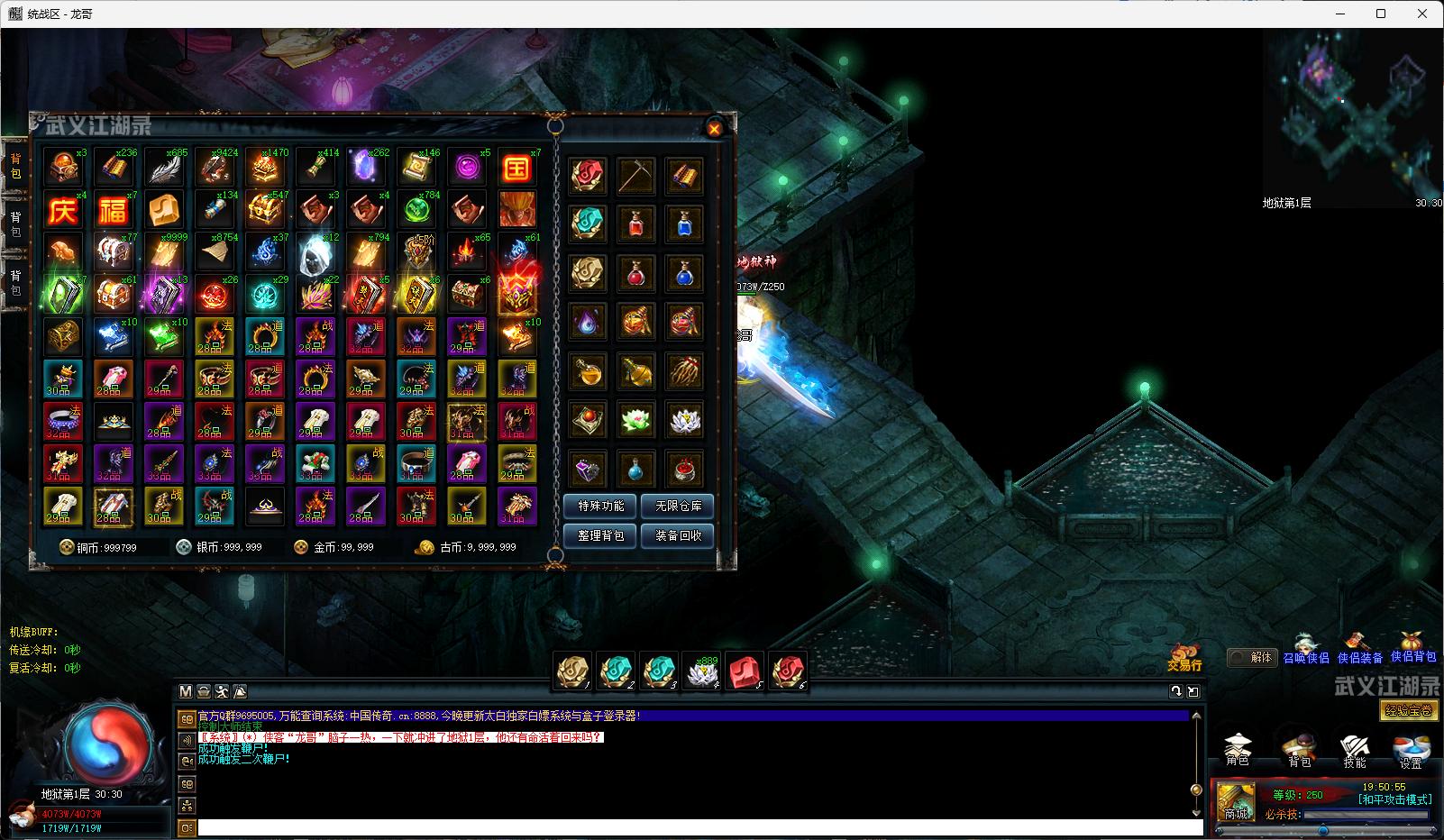Open the 设置 settings menu
Screen dimensions: 1444x840
coord(1411,749)
